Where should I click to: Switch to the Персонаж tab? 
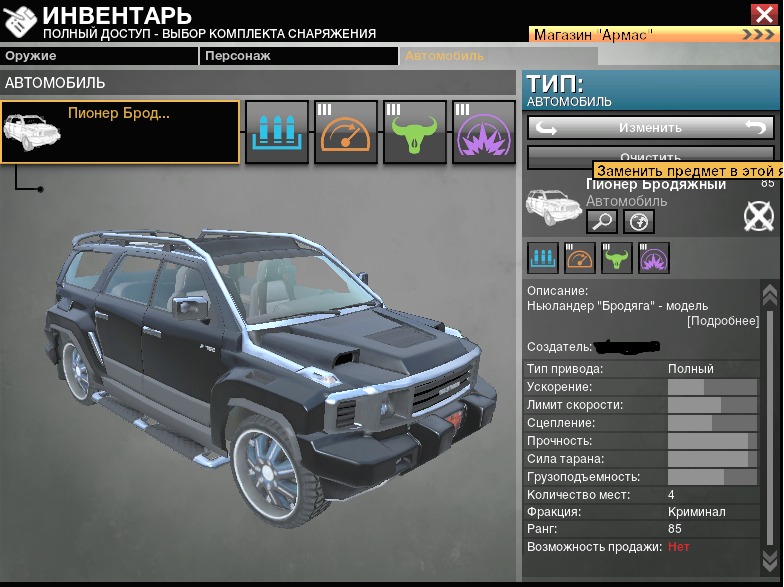(299, 56)
